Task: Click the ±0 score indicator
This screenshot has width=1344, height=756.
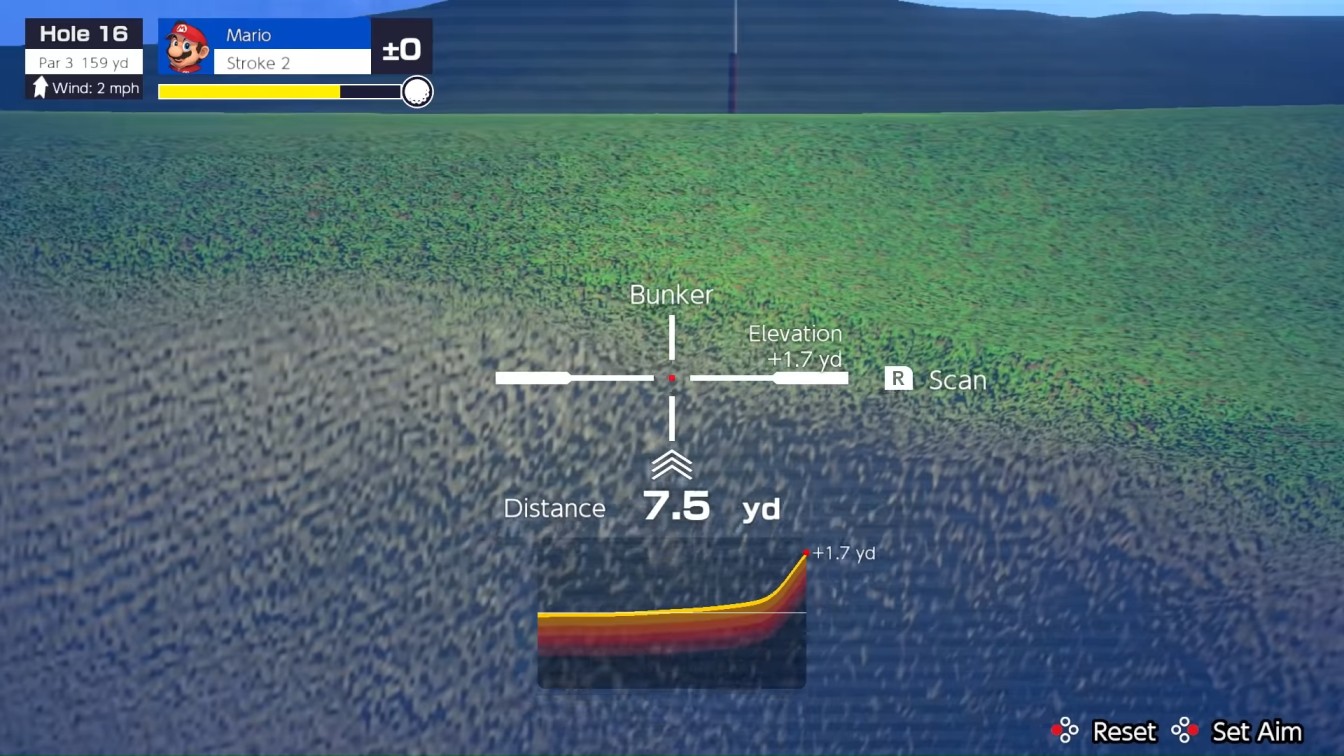Action: tap(404, 47)
